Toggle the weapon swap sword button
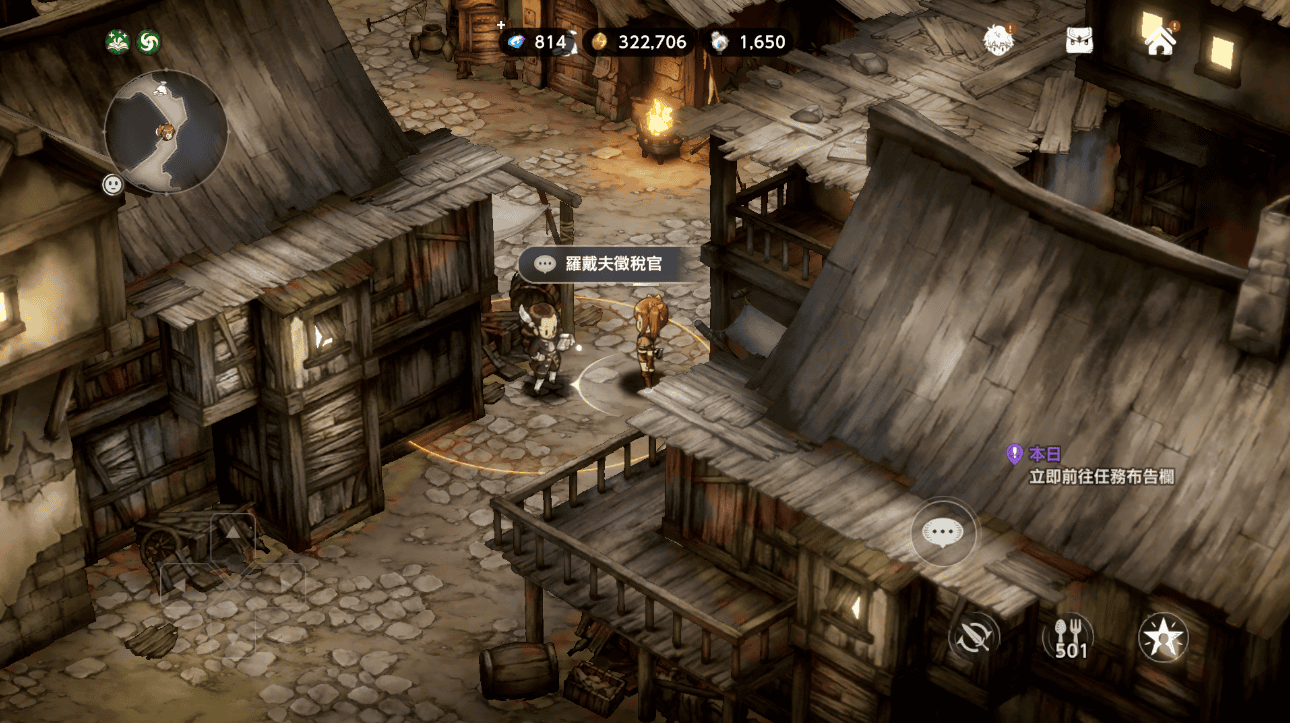 point(975,636)
